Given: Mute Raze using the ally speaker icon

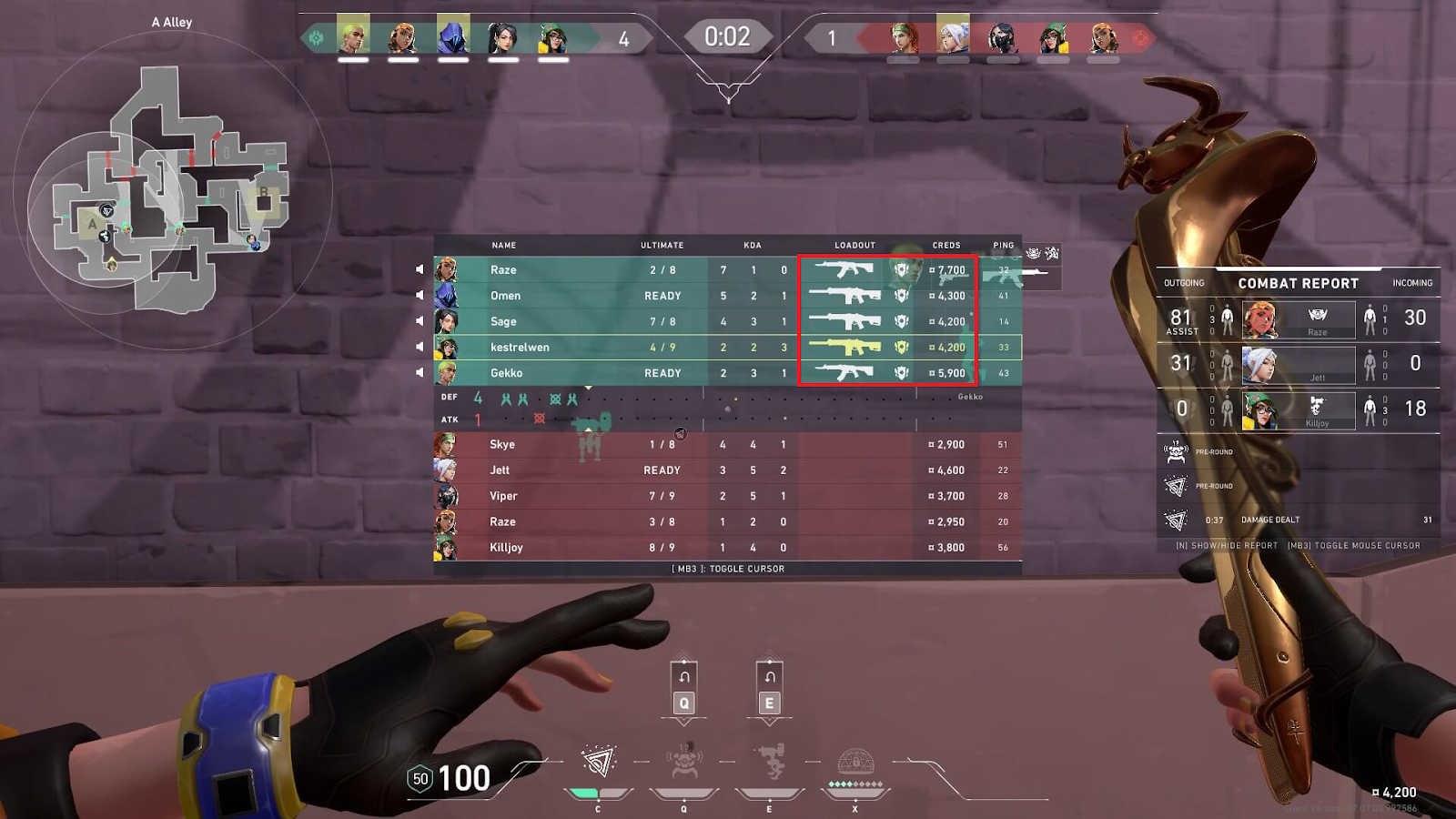Looking at the screenshot, I should (420, 269).
